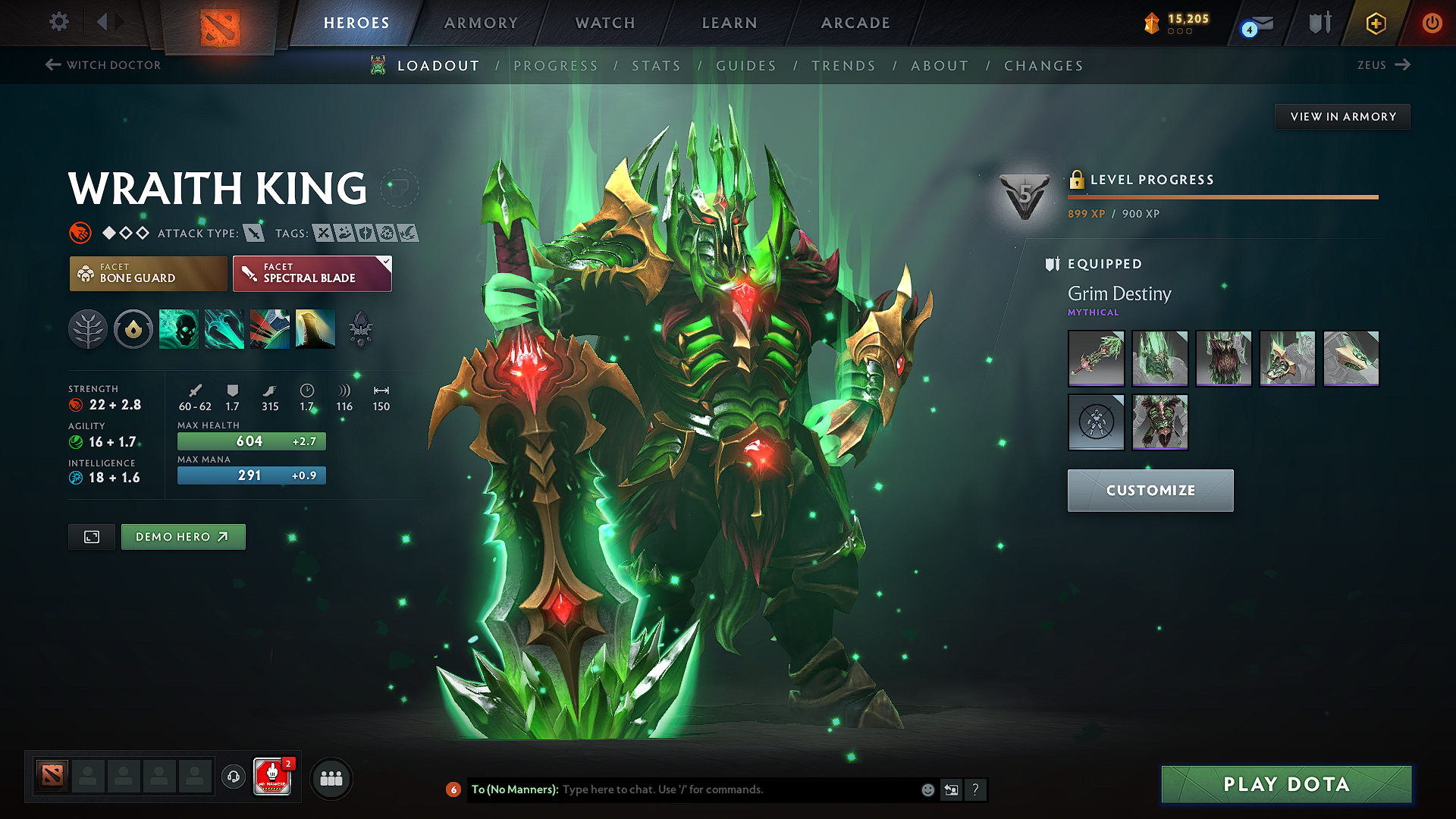
Task: Open the emoticon picker in chat bar
Action: coord(927,789)
